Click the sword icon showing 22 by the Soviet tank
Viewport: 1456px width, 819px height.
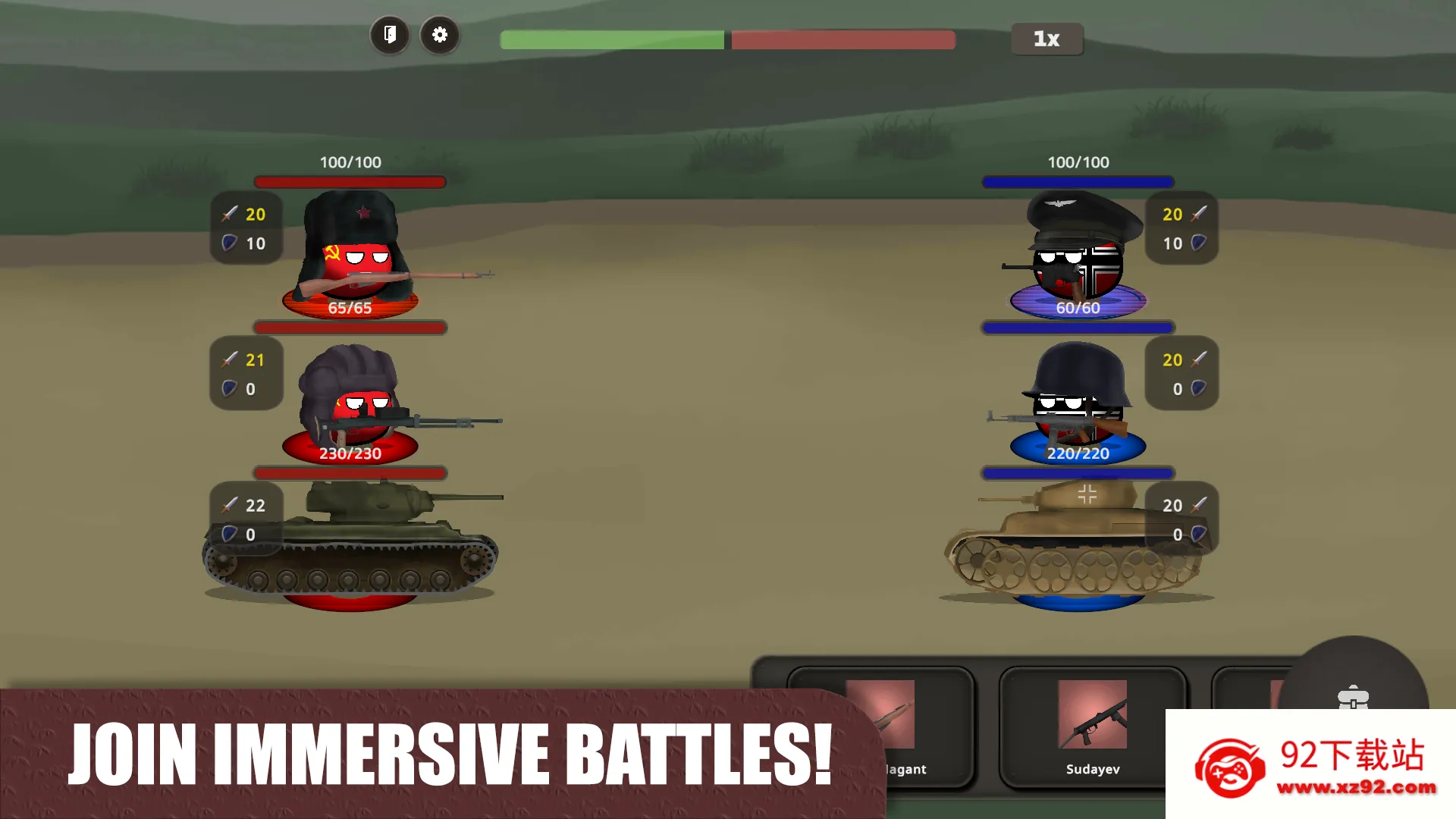tap(230, 505)
